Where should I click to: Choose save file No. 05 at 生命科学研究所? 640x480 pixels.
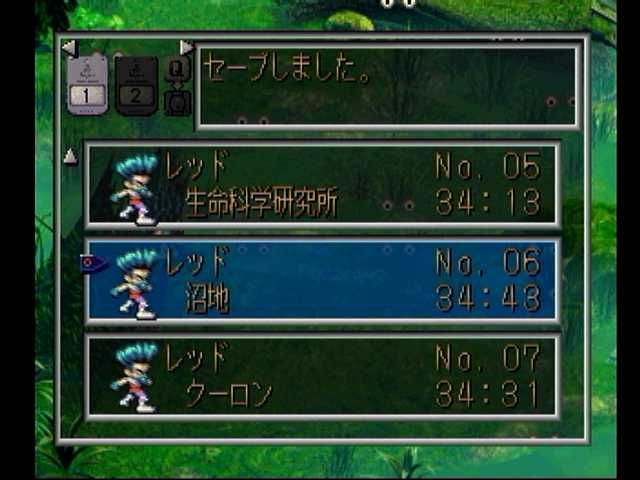point(322,184)
